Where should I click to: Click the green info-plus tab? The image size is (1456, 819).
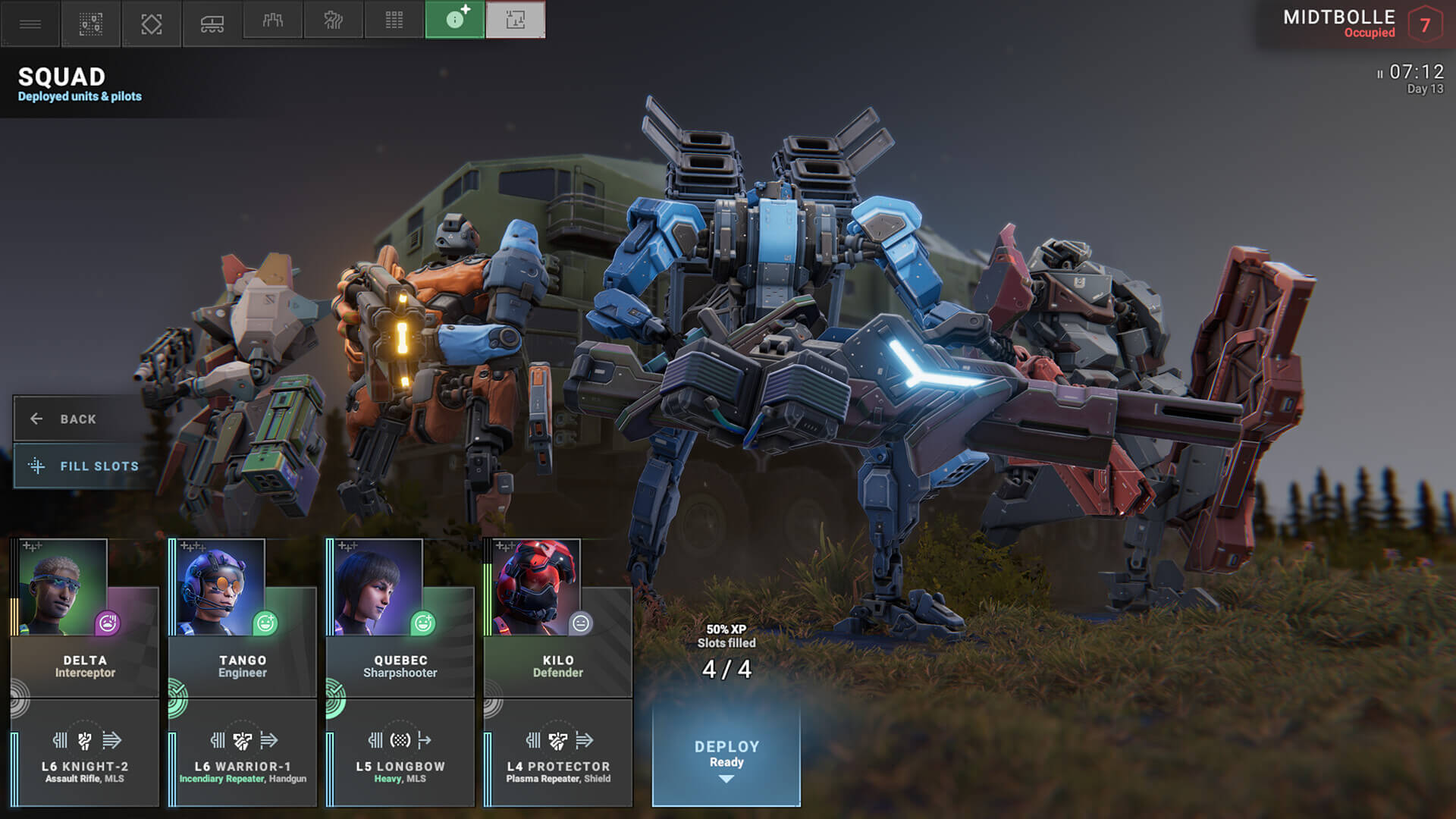tap(455, 20)
